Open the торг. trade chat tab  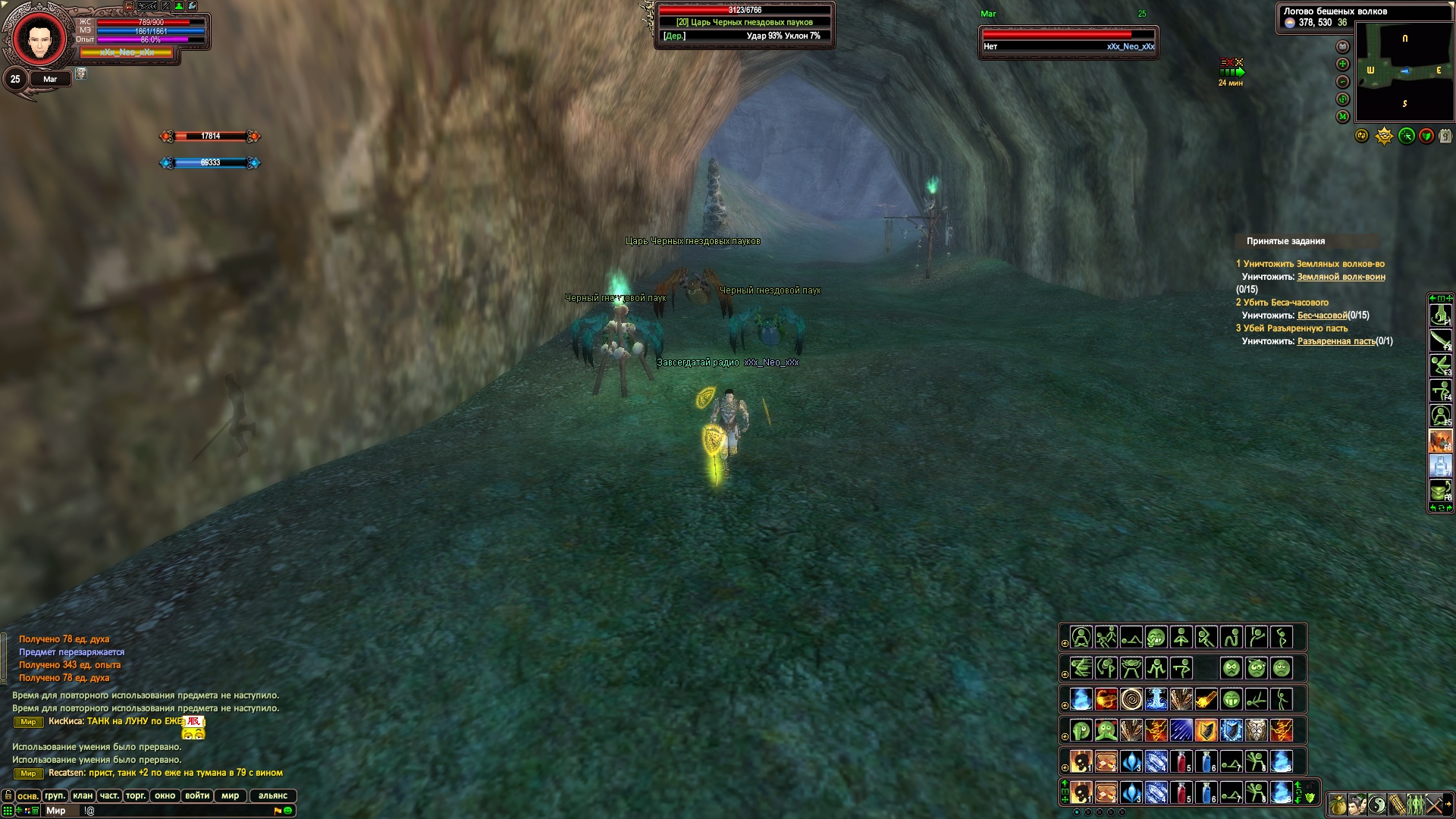136,795
